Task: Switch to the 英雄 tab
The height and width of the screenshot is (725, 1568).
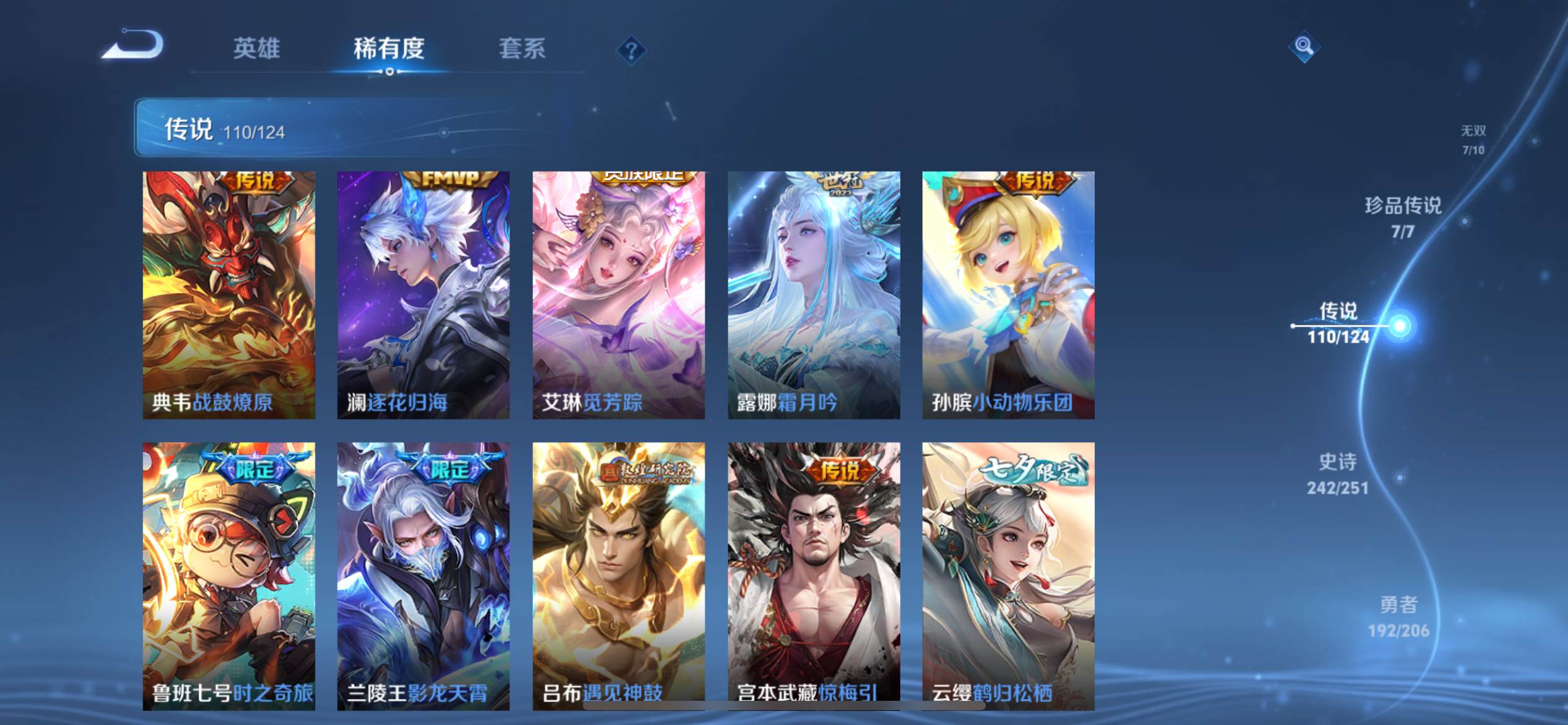Action: pyautogui.click(x=256, y=48)
